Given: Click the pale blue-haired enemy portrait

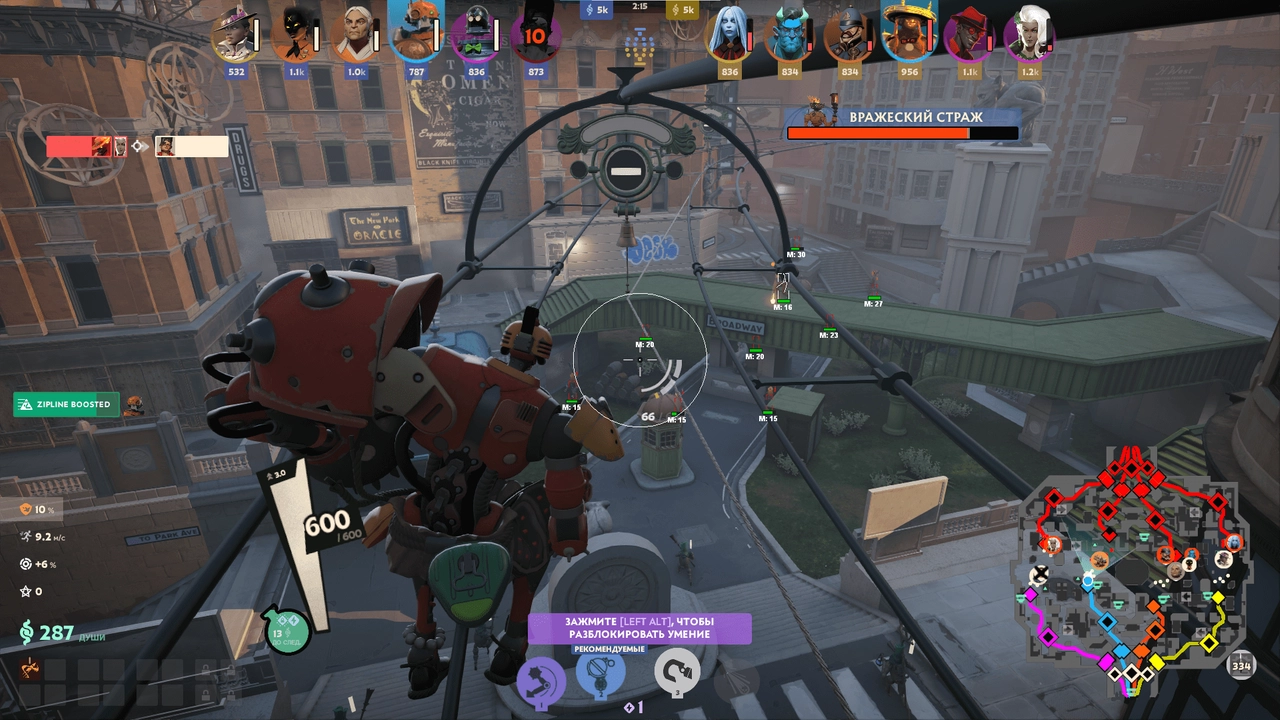Looking at the screenshot, I should (730, 37).
